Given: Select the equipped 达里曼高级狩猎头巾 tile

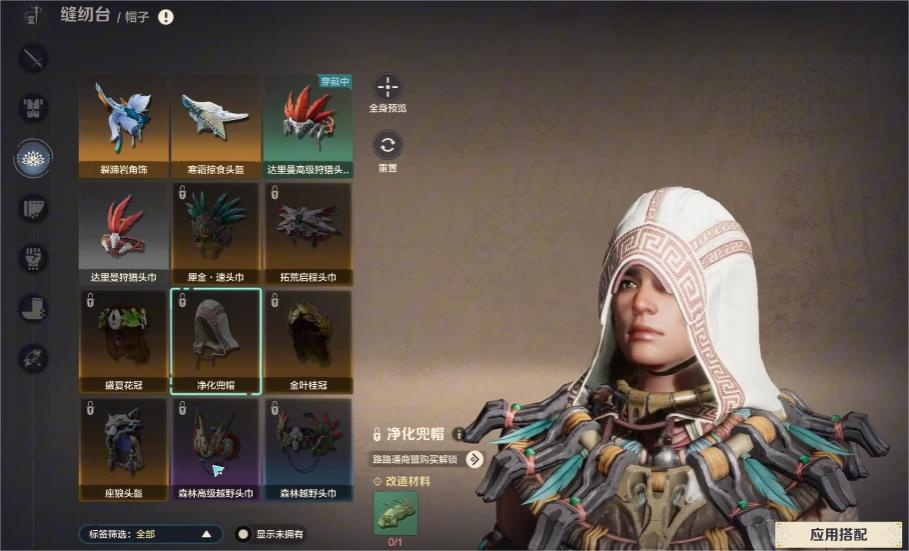Looking at the screenshot, I should tap(308, 124).
